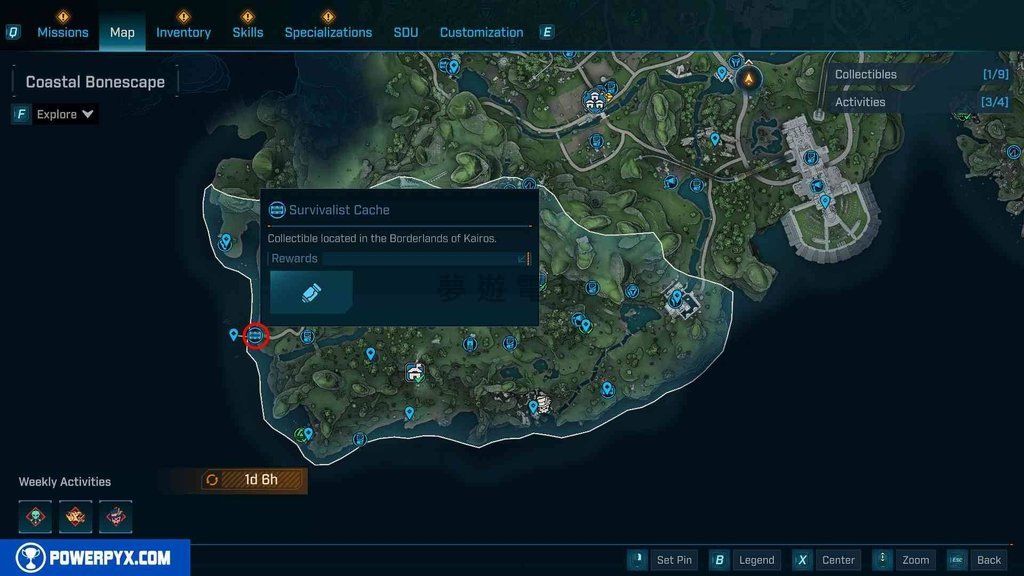Go to the Skills tab
Image resolution: width=1024 pixels, height=576 pixels.
click(x=248, y=32)
